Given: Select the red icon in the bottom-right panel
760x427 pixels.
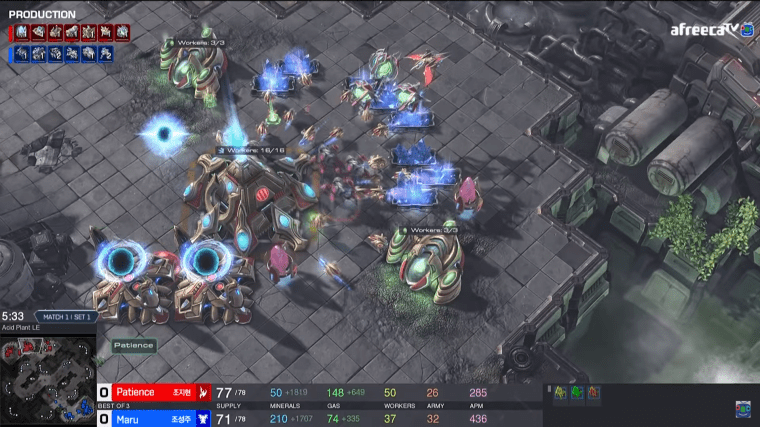Looking at the screenshot, I should (x=594, y=393).
